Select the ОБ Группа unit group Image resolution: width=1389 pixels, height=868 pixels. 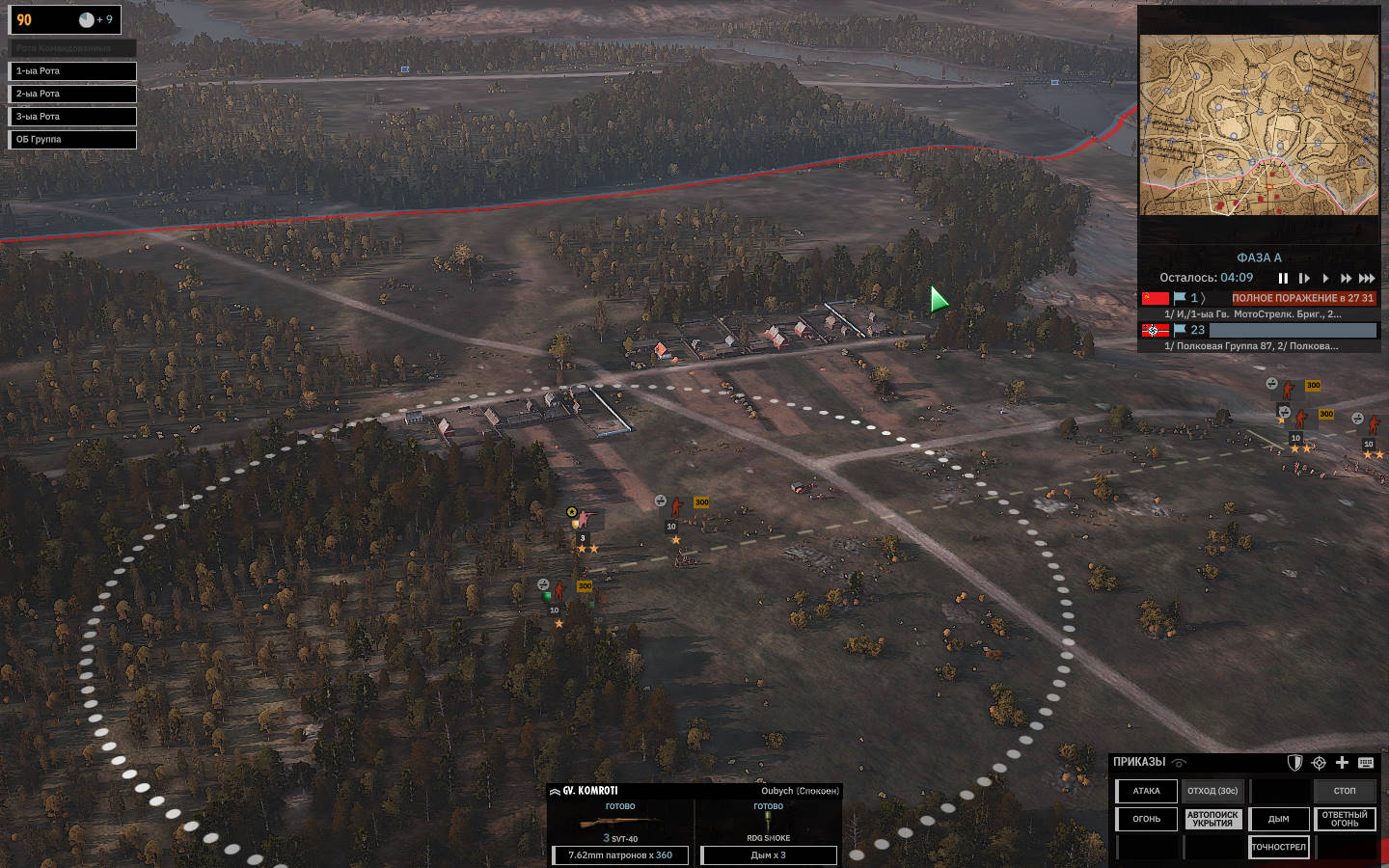[x=72, y=140]
